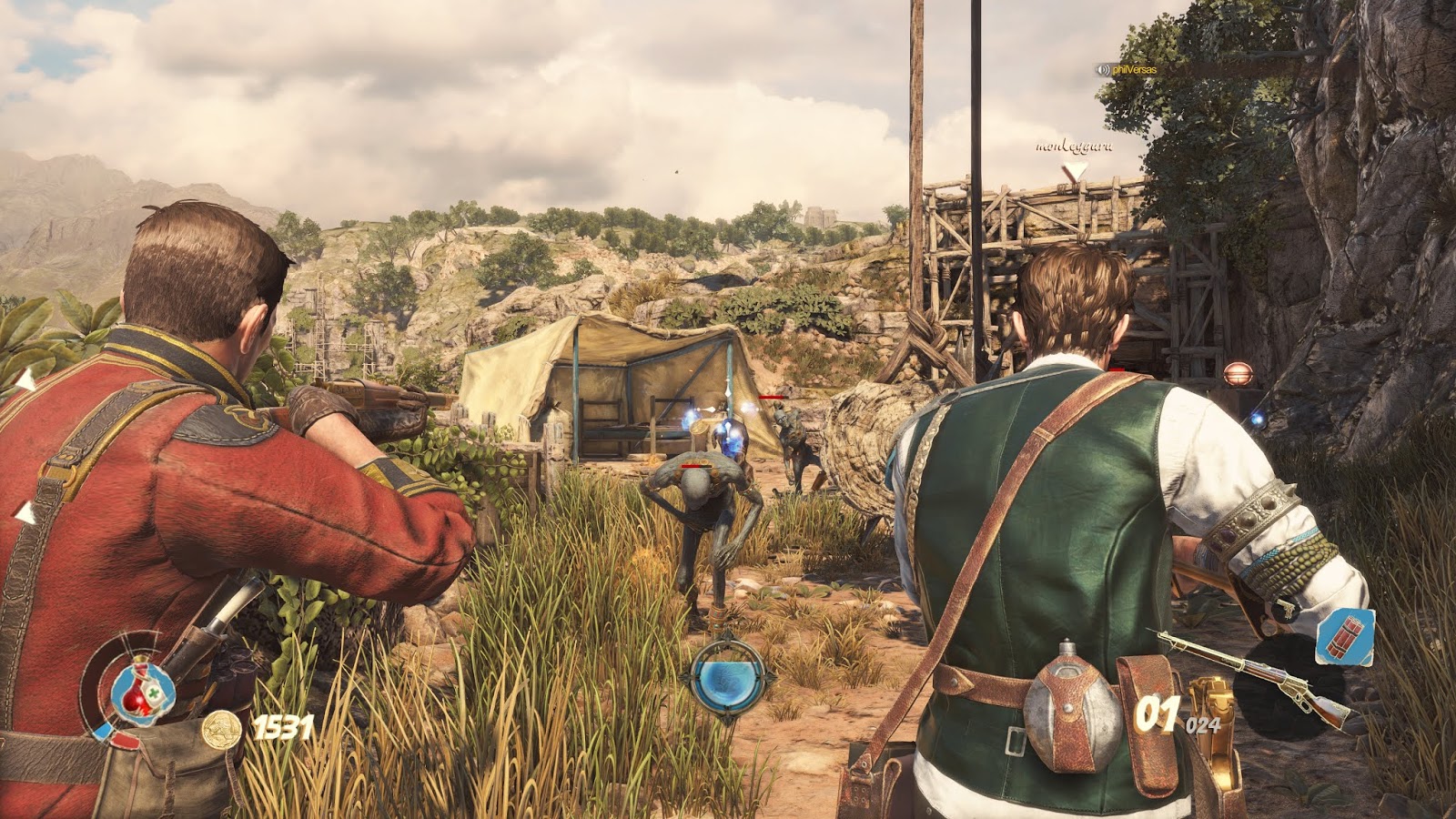
Task: Click the enemy health bar above the zombie
Action: click(x=696, y=466)
